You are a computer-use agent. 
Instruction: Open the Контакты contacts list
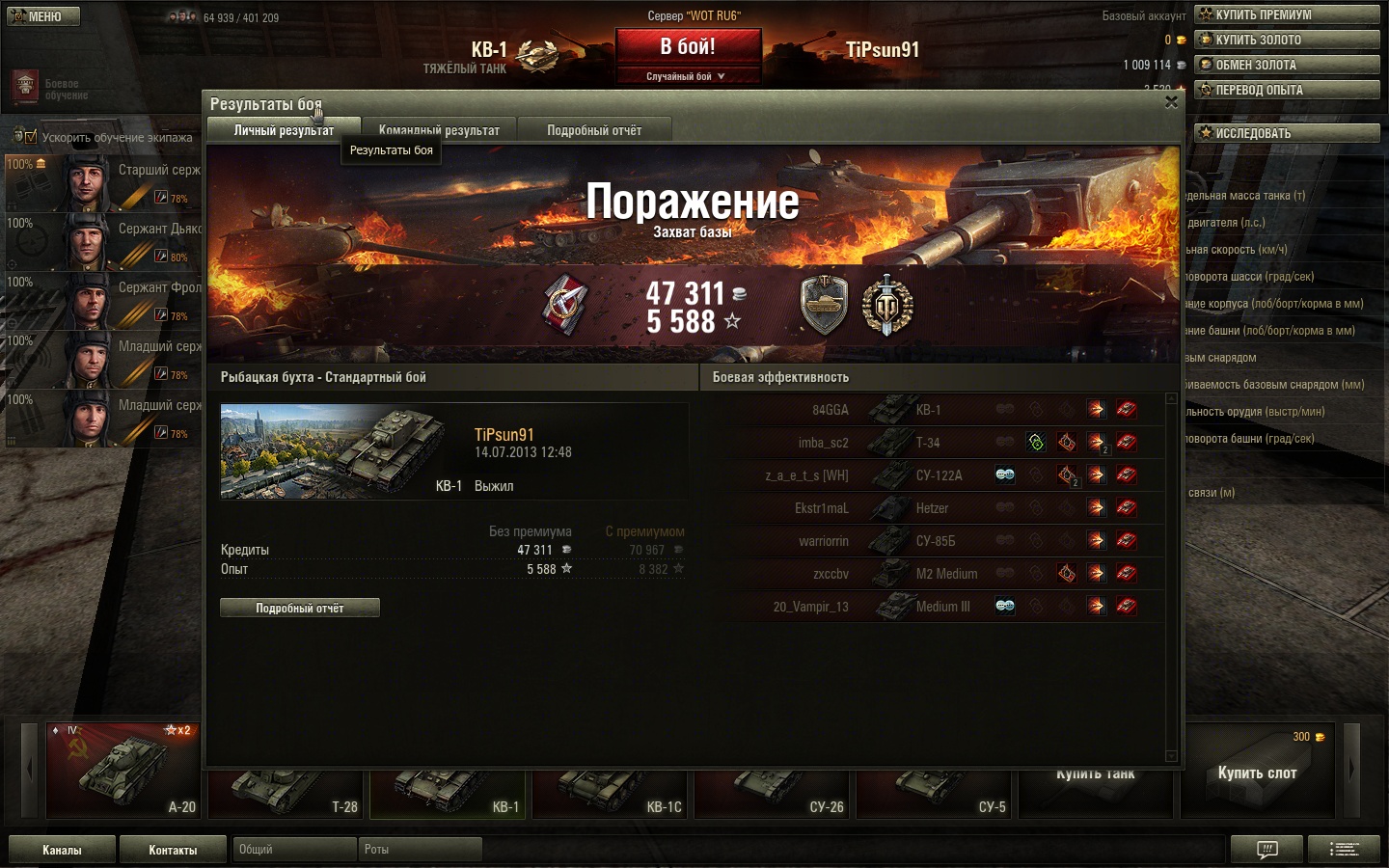tap(173, 850)
